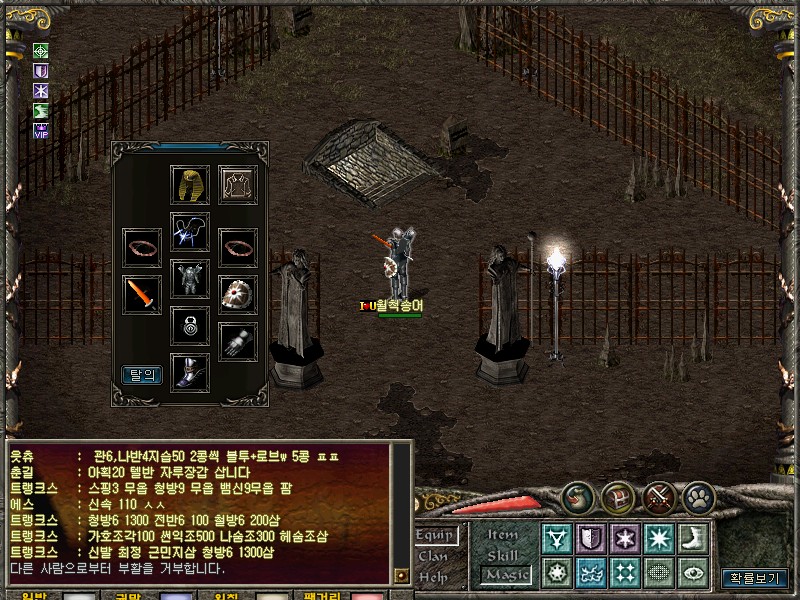The image size is (800, 600).
Task: Select the lightning amulet slot
Action: pyautogui.click(x=190, y=232)
